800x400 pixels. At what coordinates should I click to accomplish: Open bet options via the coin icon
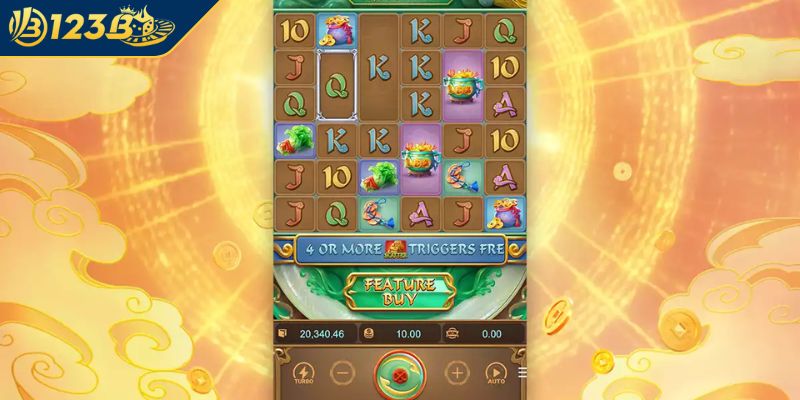pos(368,333)
